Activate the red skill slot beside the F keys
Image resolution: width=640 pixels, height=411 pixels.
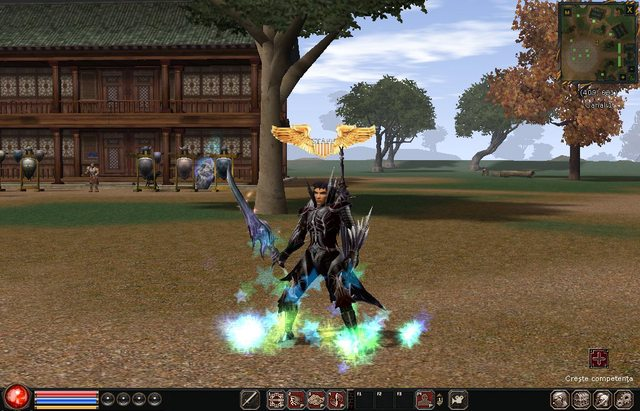click(424, 400)
